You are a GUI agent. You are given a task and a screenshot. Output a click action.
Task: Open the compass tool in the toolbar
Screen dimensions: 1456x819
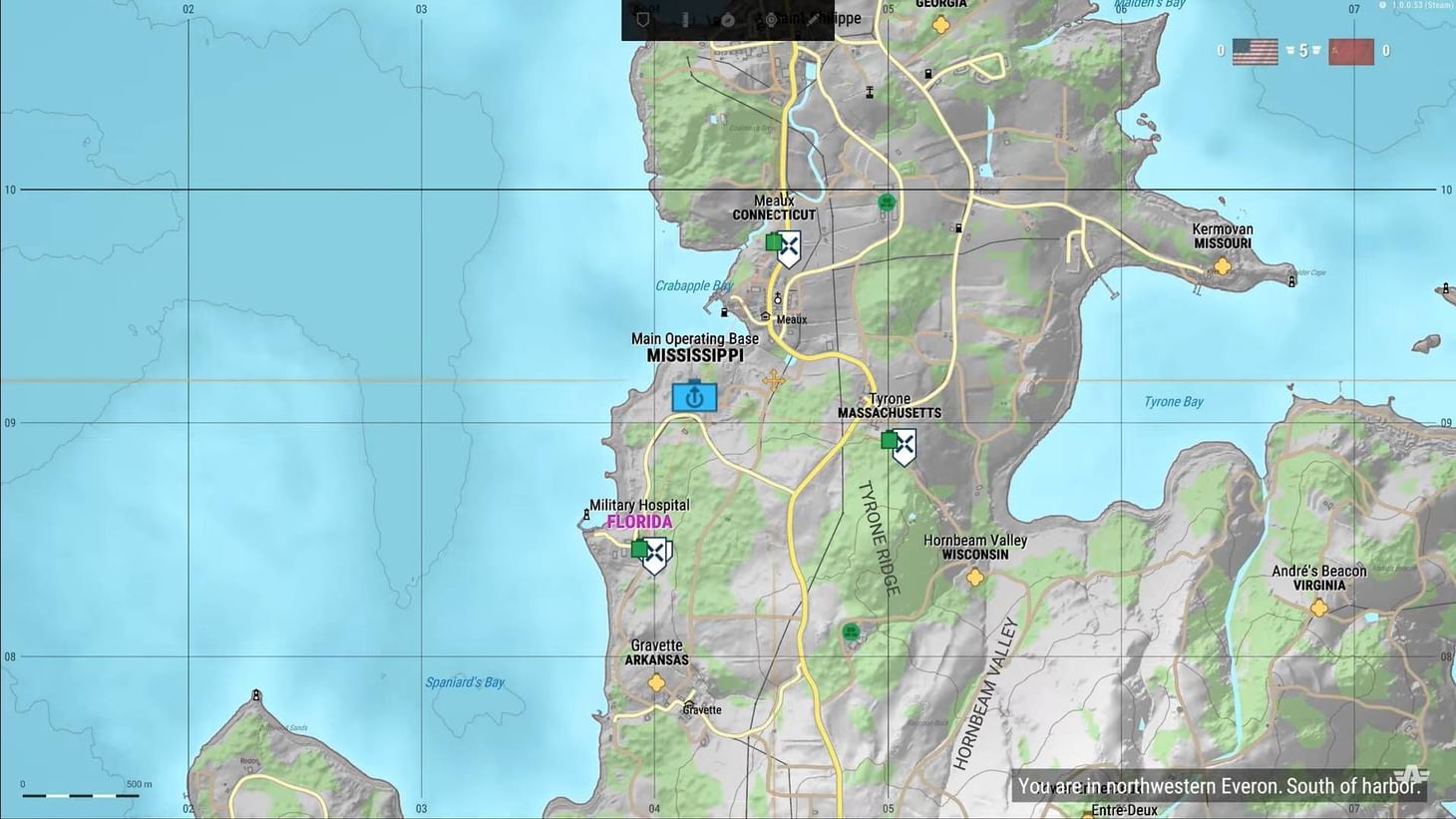tap(726, 20)
